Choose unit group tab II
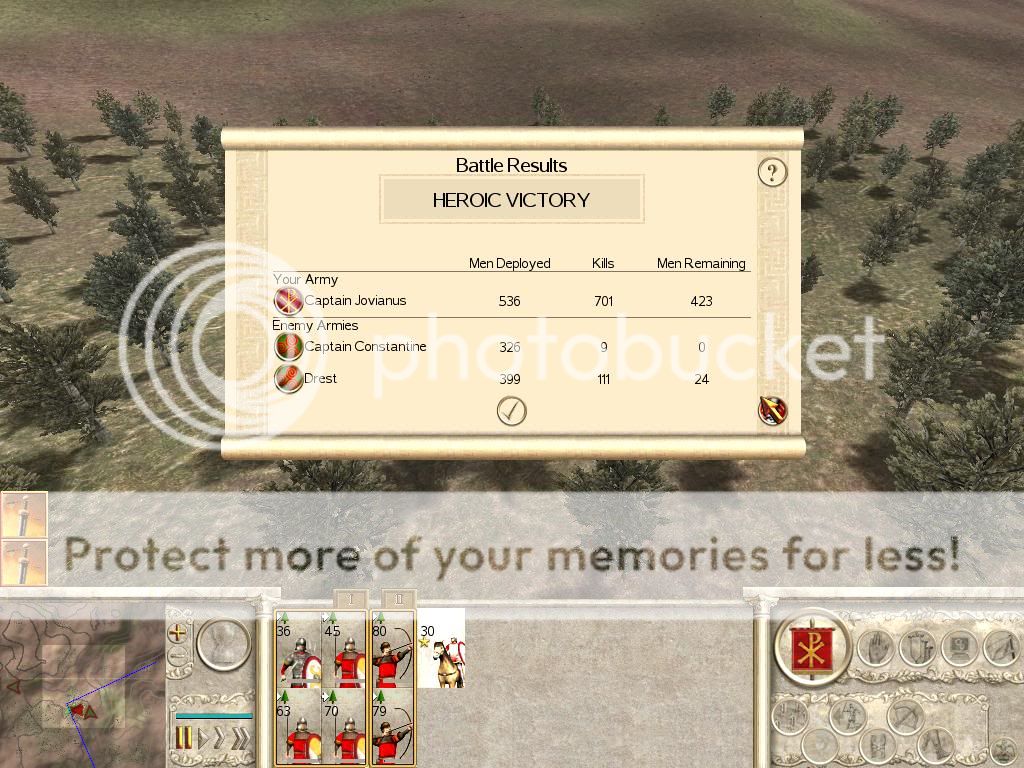Screen dimensions: 1024x768 tap(396, 599)
